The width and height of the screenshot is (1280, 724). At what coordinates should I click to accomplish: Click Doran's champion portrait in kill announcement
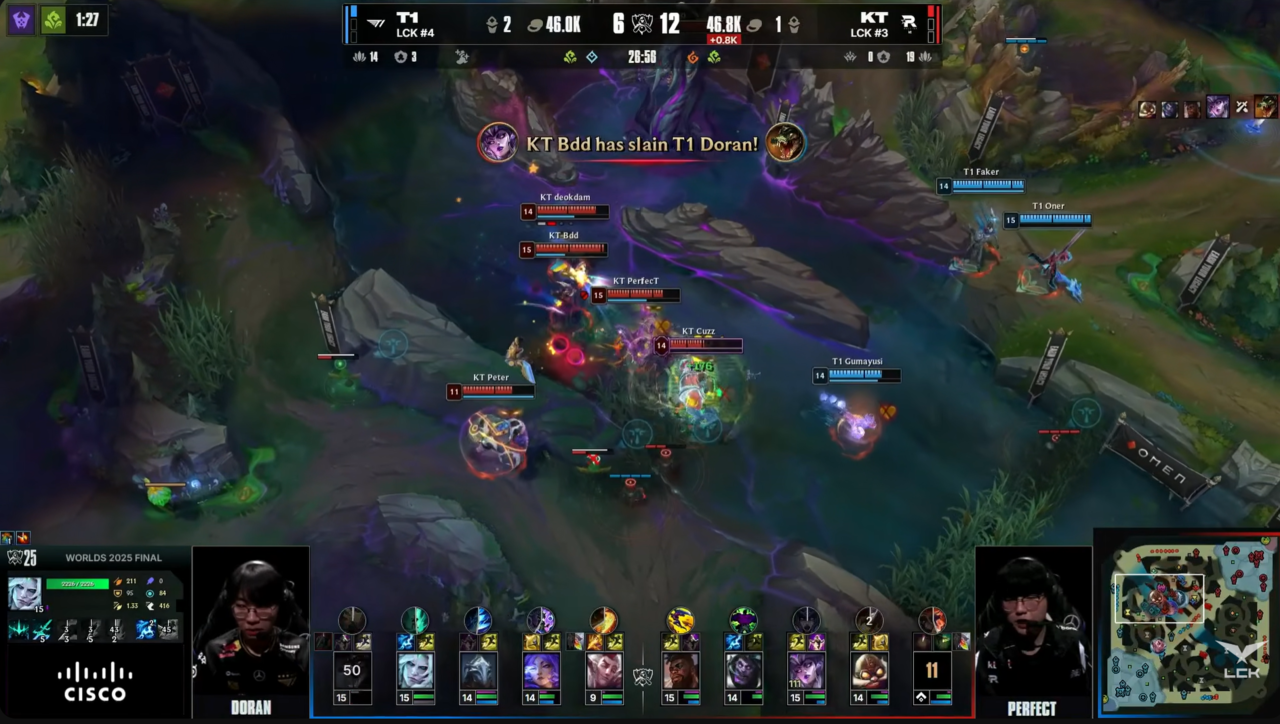(x=786, y=143)
